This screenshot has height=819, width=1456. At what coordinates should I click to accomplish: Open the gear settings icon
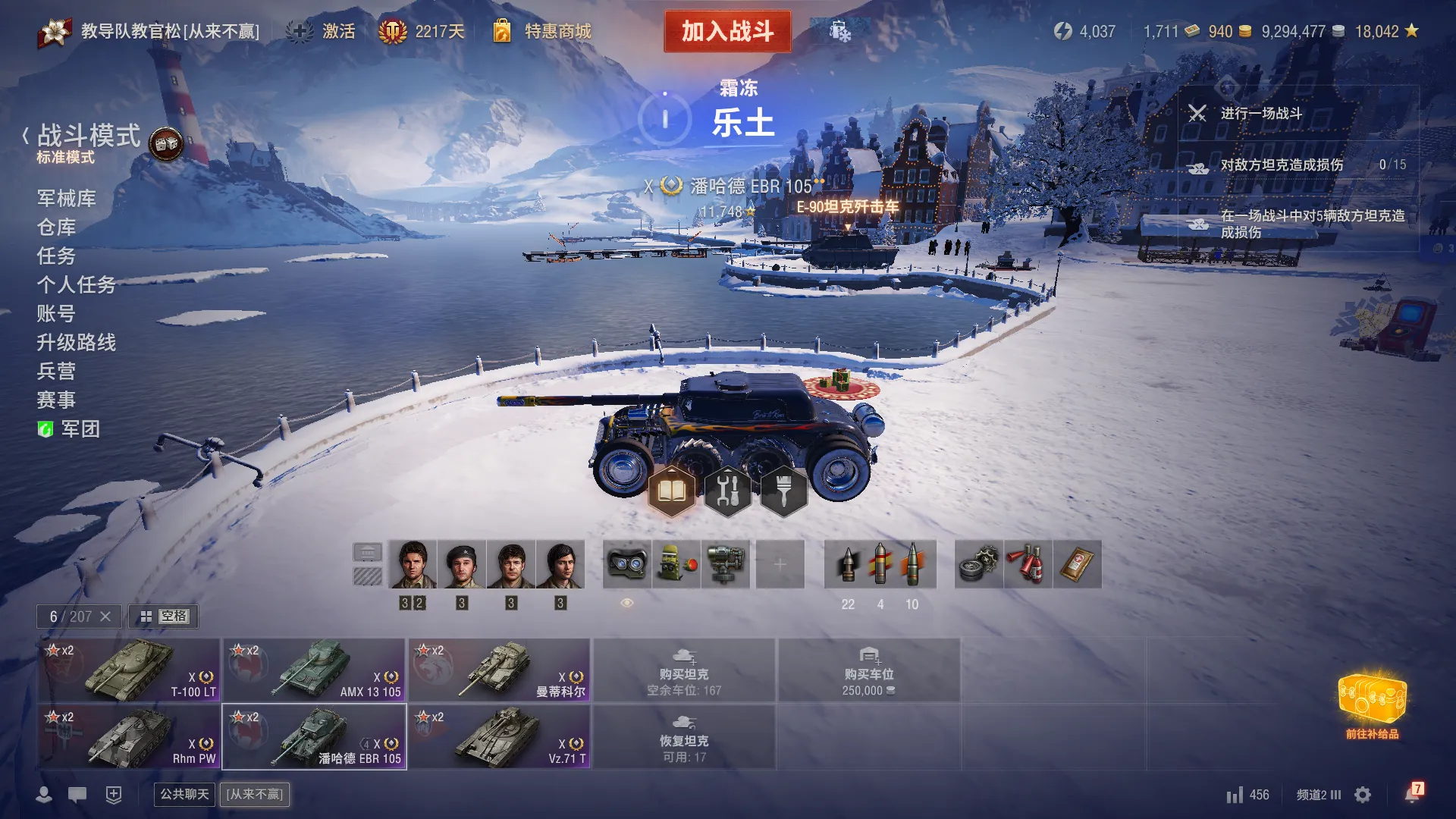[x=1363, y=795]
